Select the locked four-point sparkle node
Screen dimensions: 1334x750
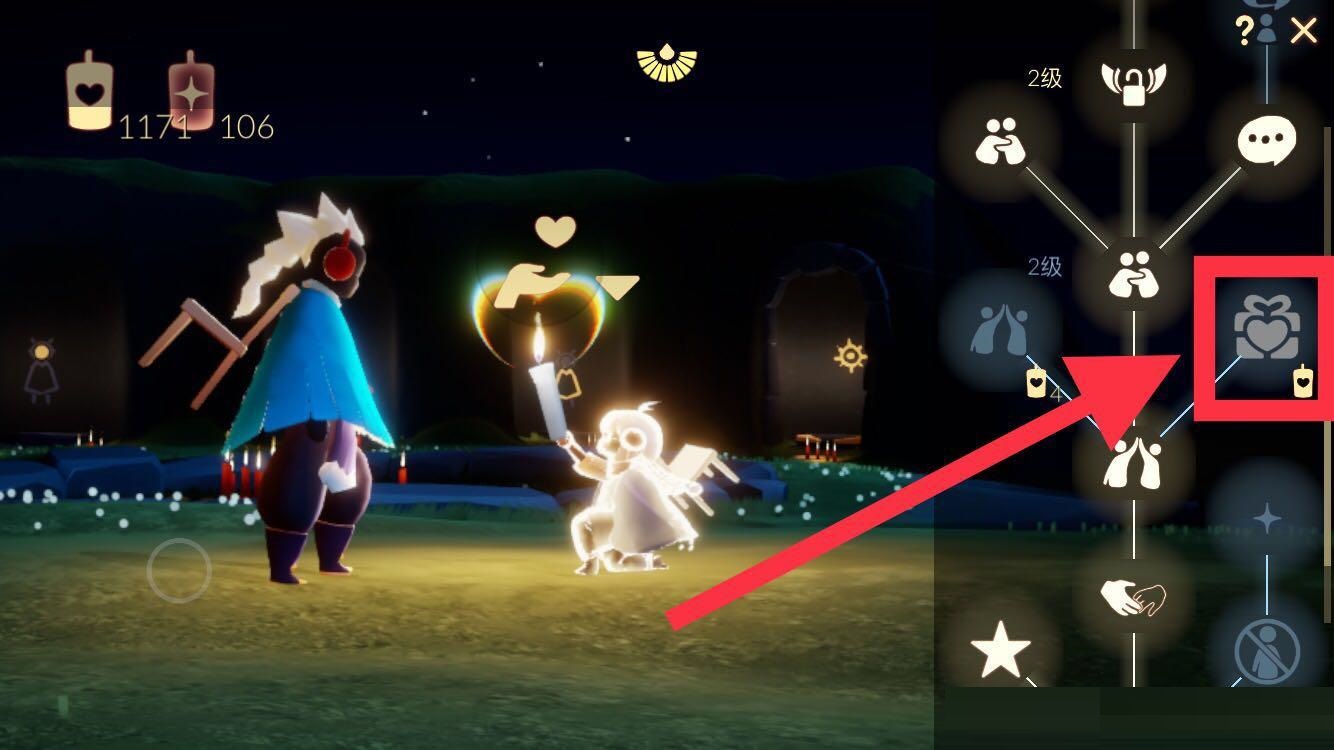(1267, 518)
